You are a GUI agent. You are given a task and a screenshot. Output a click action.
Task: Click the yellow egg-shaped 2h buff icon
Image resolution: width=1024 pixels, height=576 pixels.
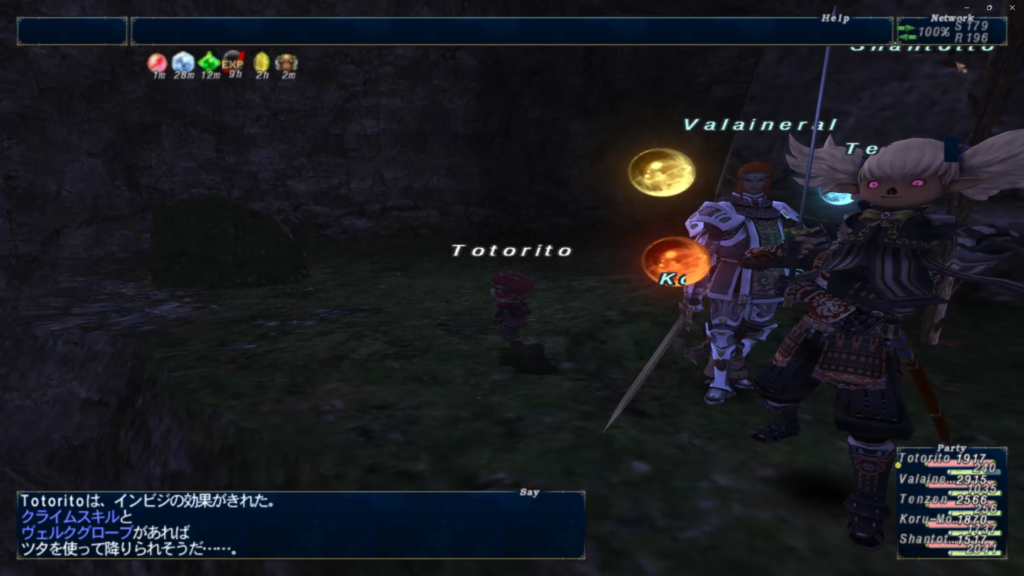coord(261,63)
